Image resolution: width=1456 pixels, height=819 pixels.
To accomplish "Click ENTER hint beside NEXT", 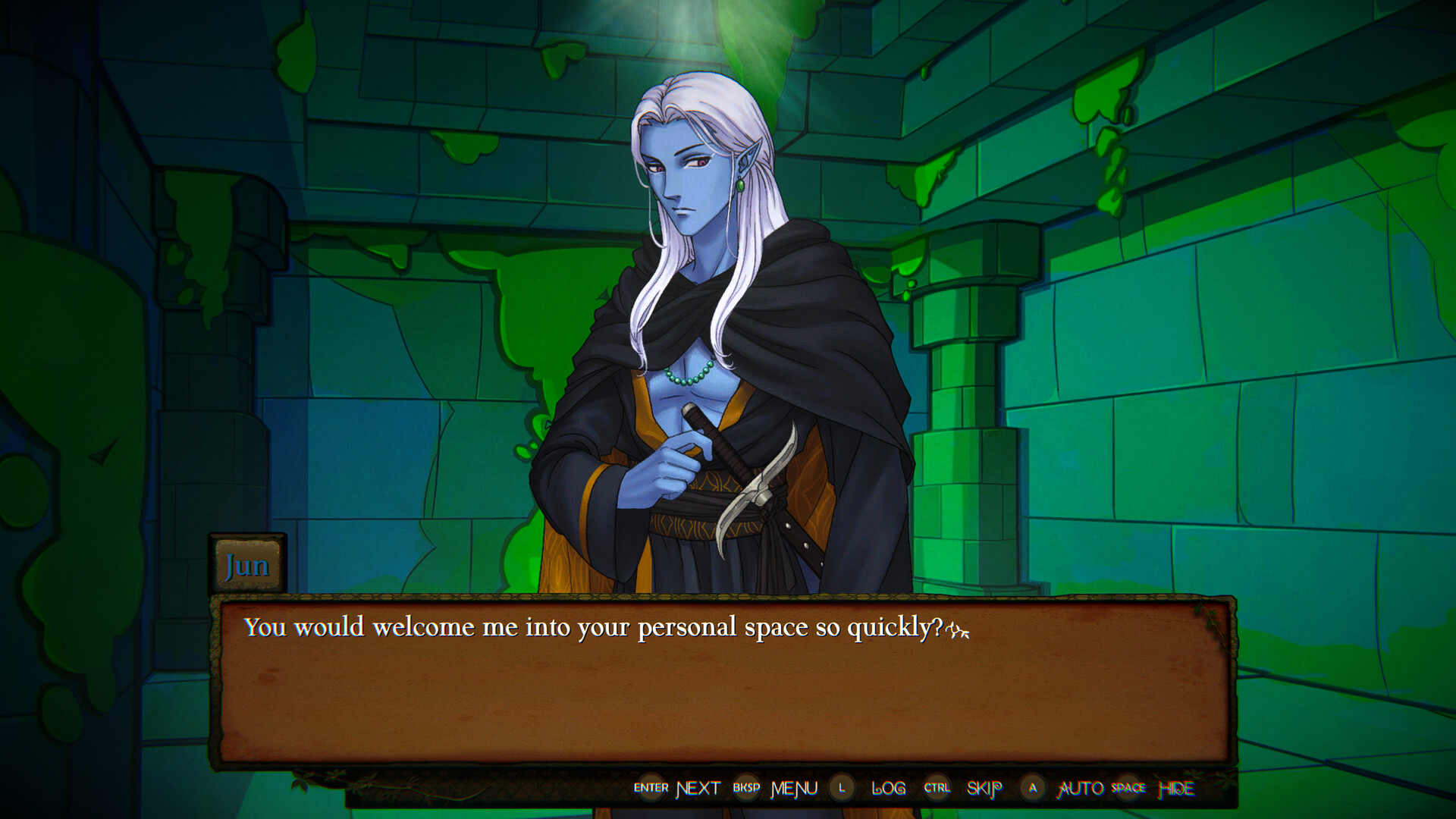I will 650,789.
